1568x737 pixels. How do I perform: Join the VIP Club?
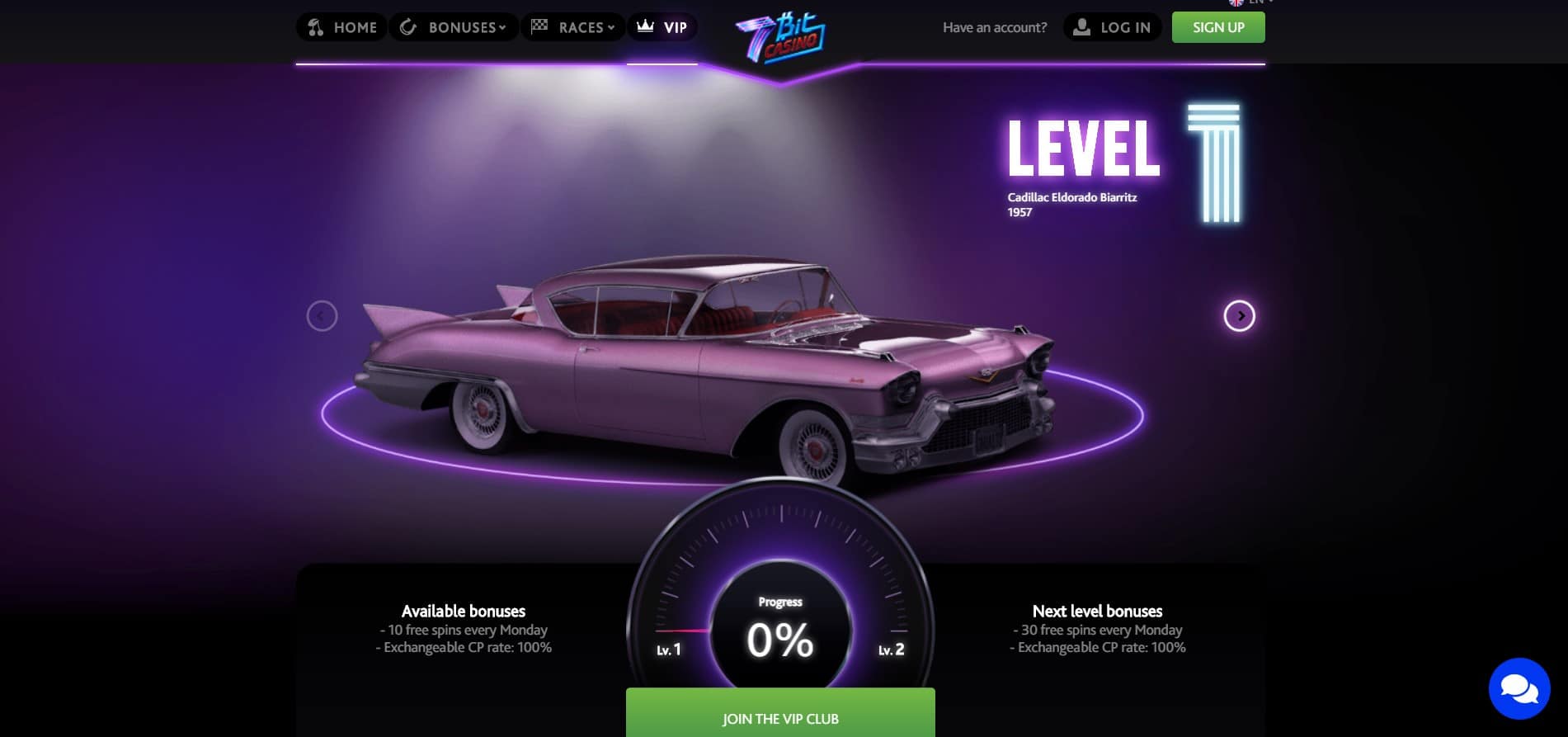point(780,717)
